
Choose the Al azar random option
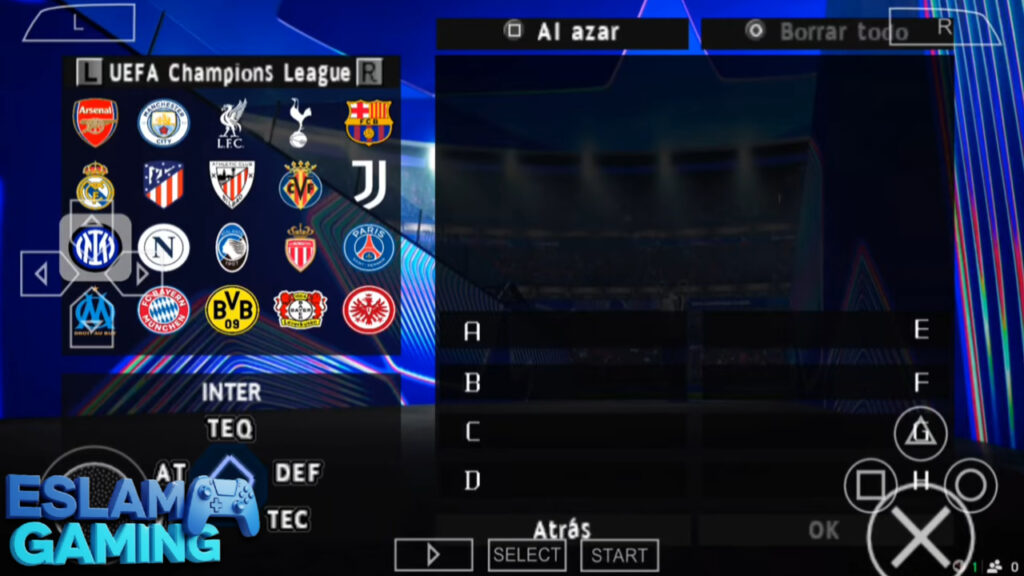(562, 32)
